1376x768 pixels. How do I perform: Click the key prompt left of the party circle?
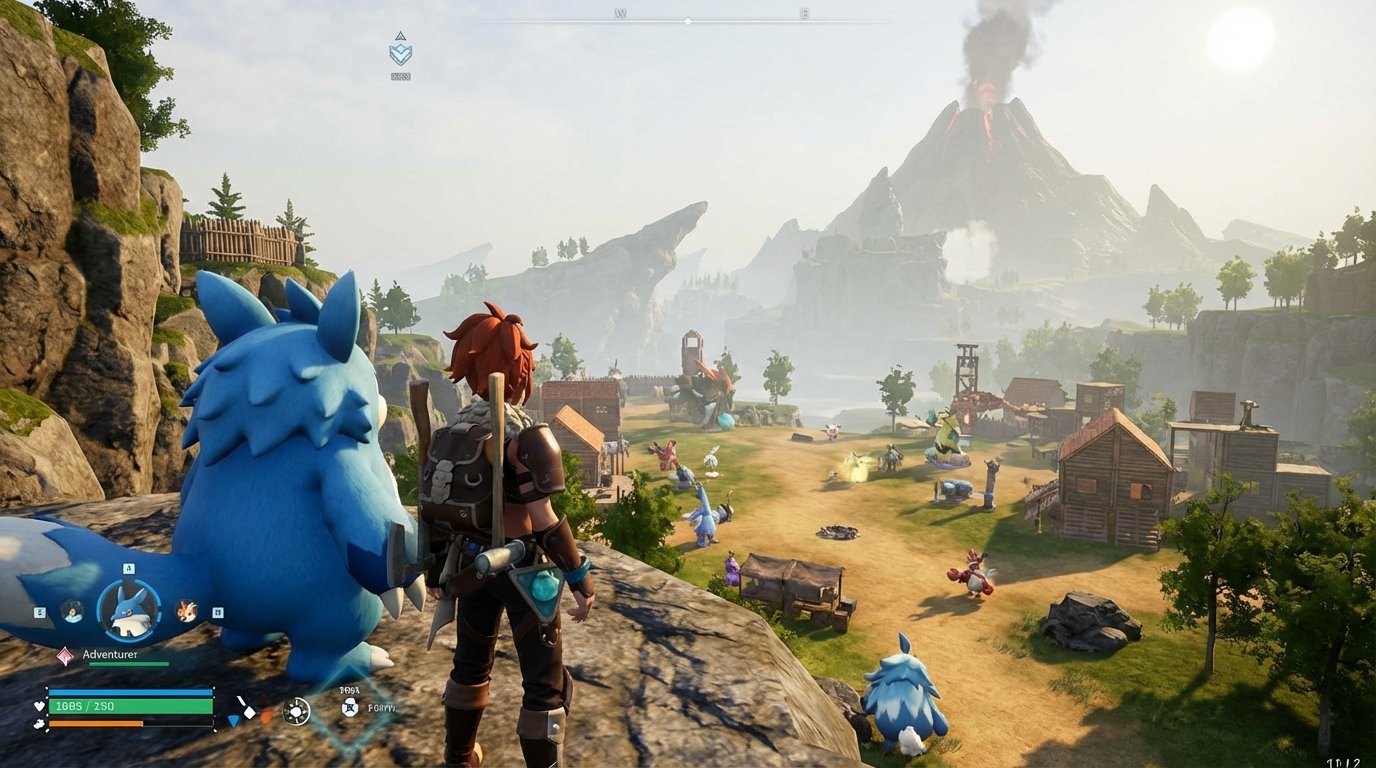pyautogui.click(x=39, y=612)
